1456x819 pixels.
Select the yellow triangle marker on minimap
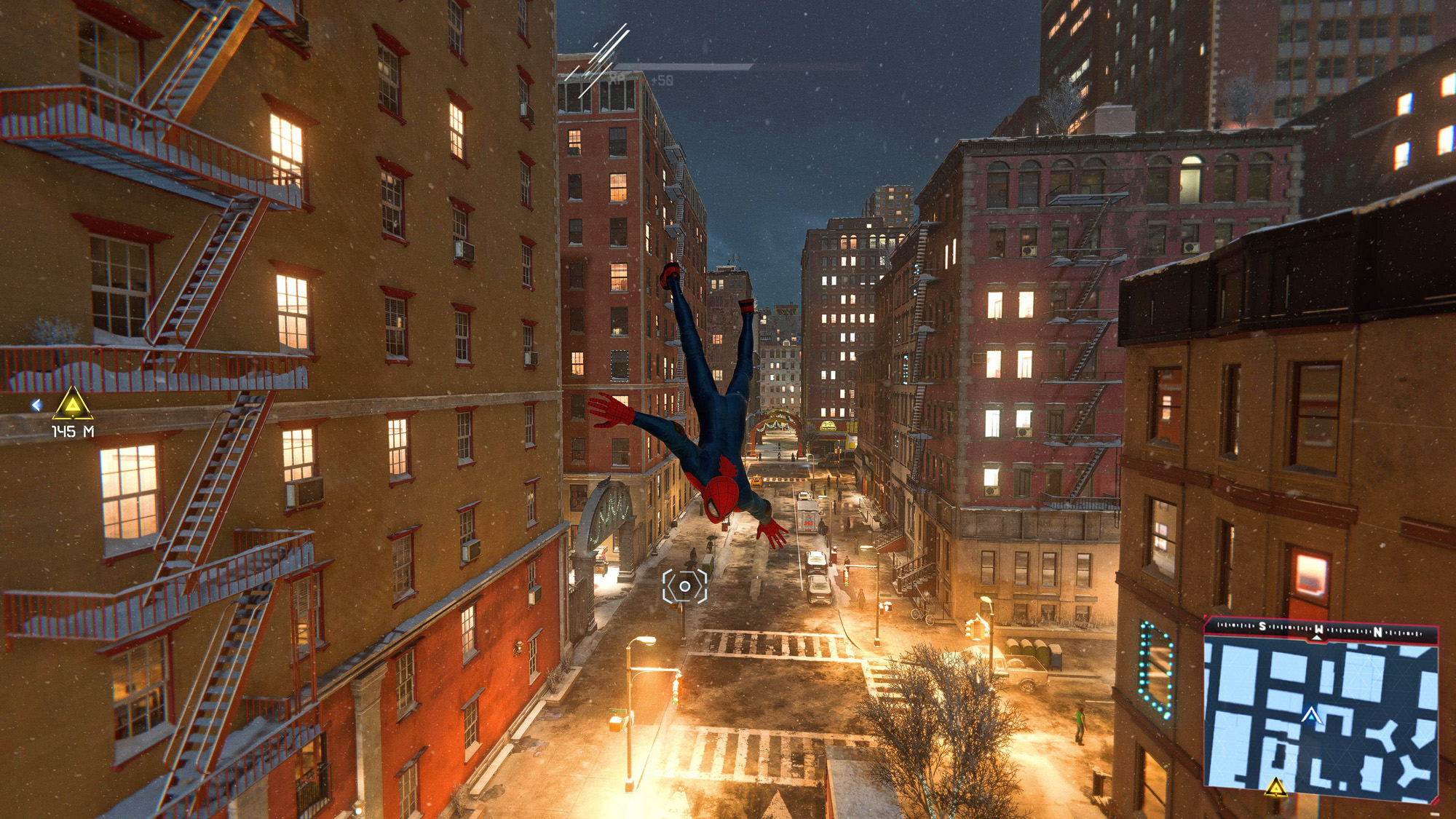(x=1275, y=787)
